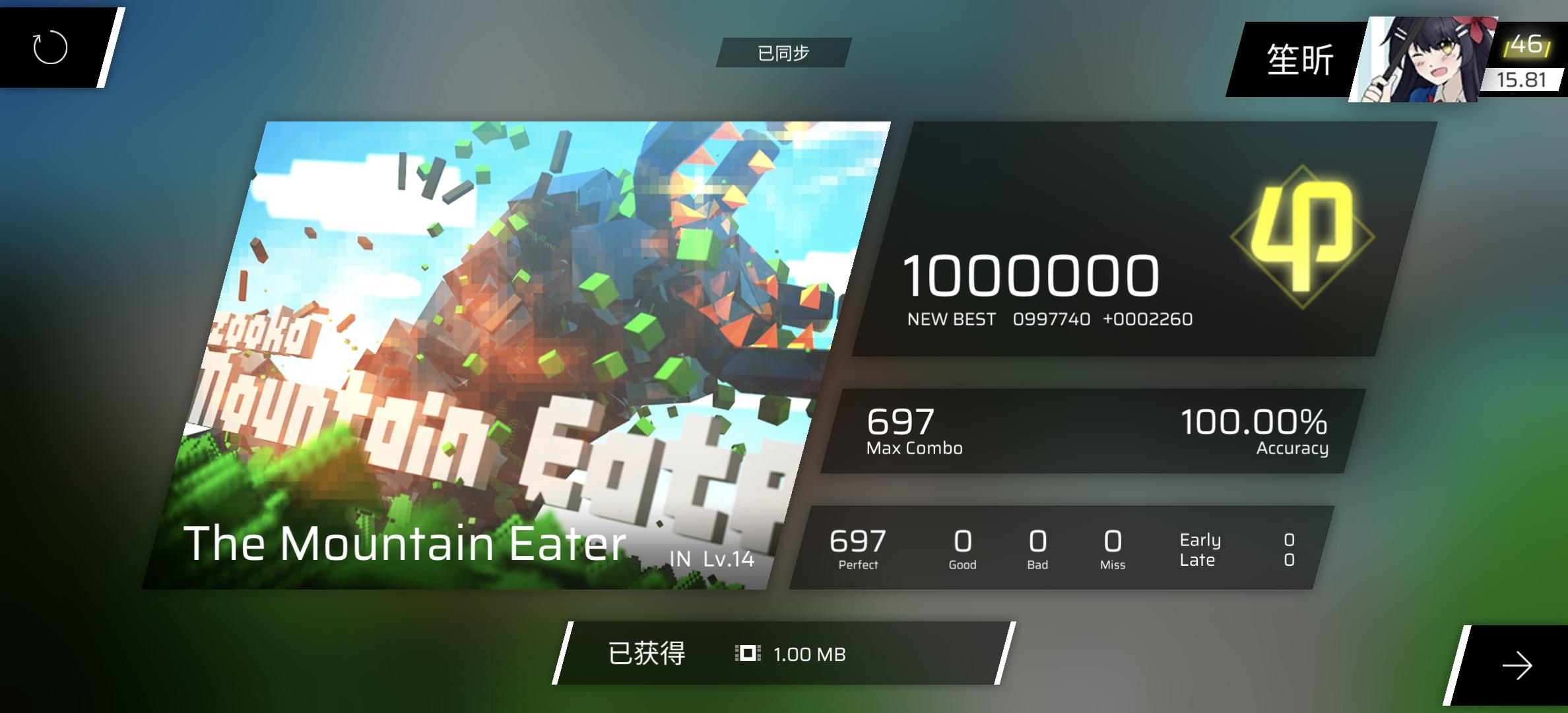Select the Good judgment counter

pos(962,548)
